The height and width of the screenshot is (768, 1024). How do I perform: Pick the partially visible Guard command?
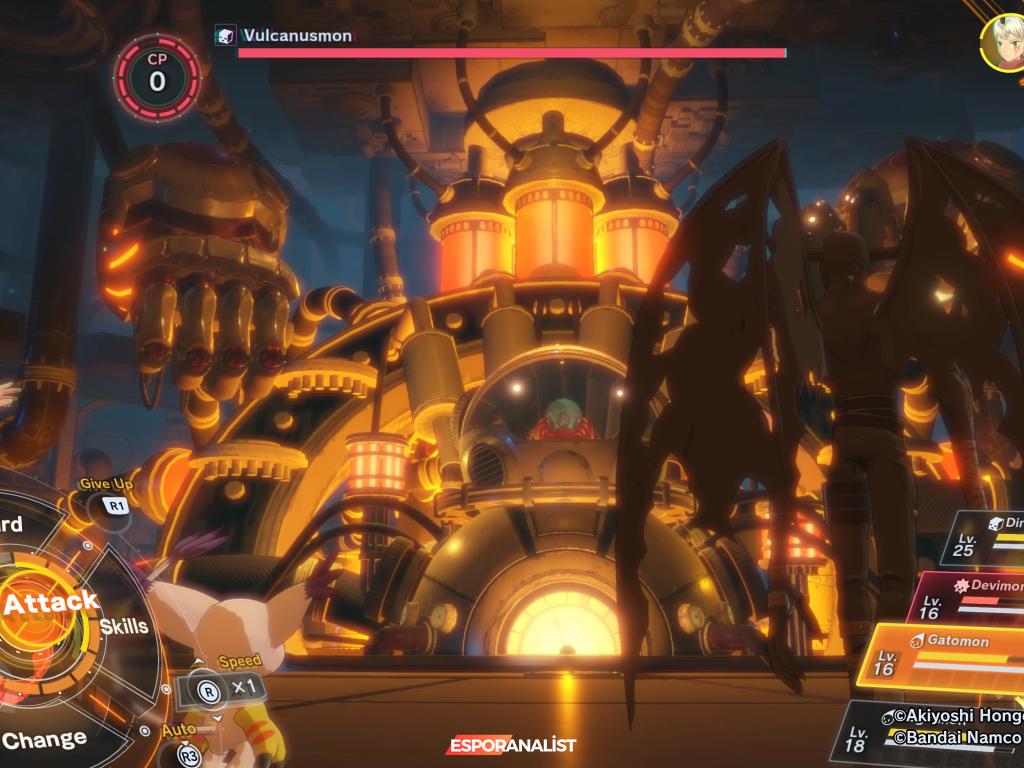pos(12,525)
